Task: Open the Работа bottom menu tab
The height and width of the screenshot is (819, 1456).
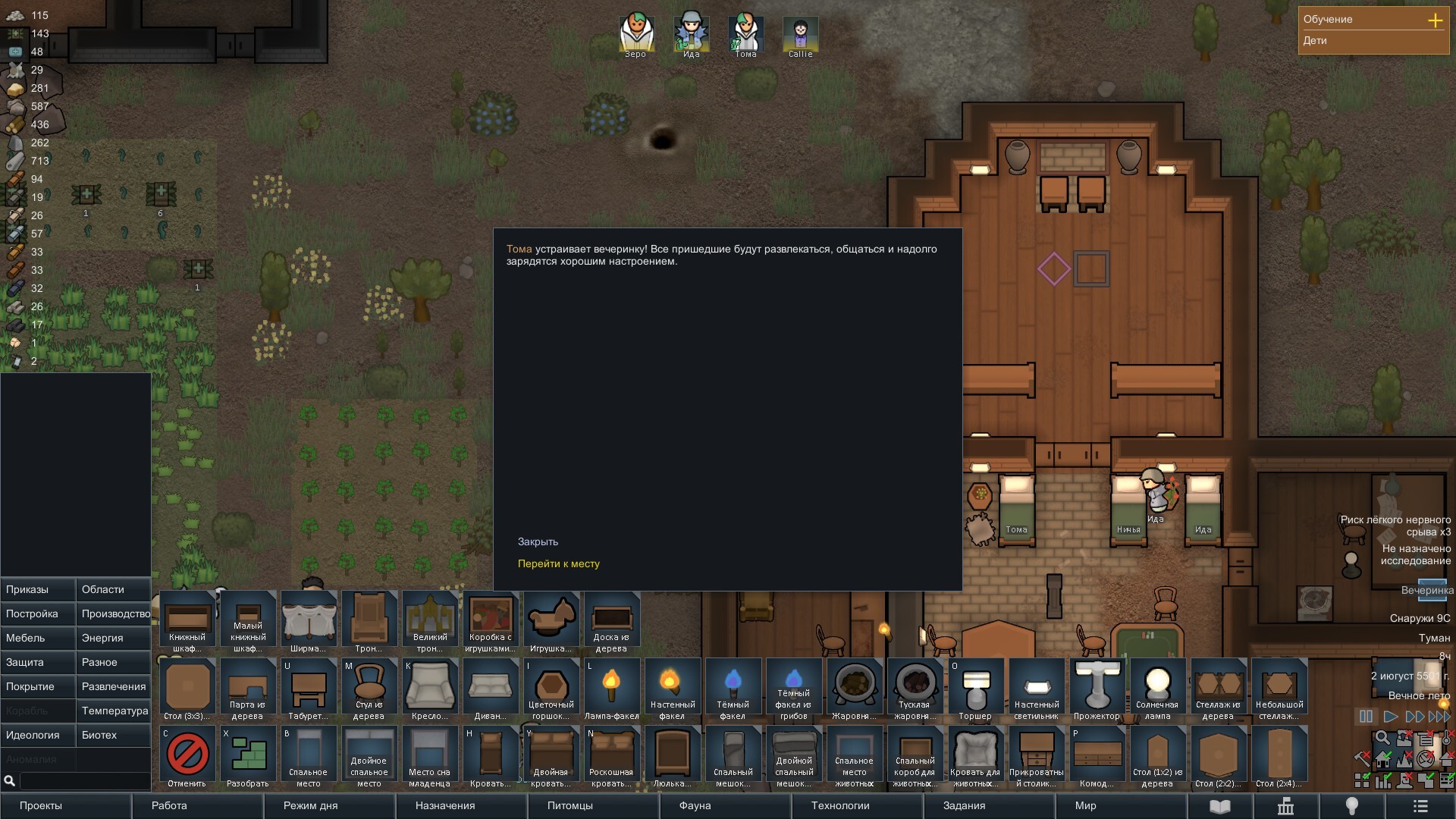Action: click(169, 805)
